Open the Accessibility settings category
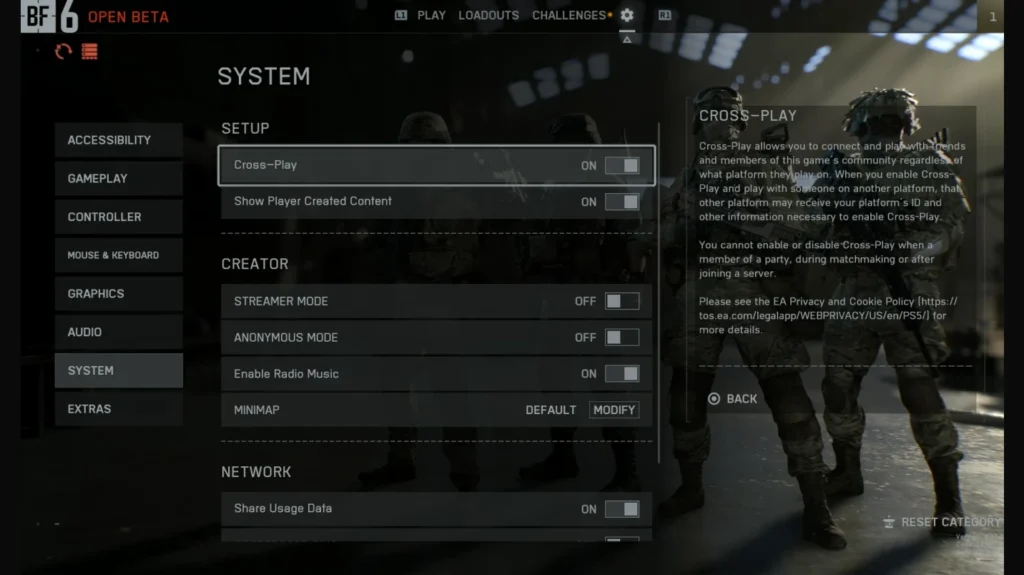 [118, 140]
